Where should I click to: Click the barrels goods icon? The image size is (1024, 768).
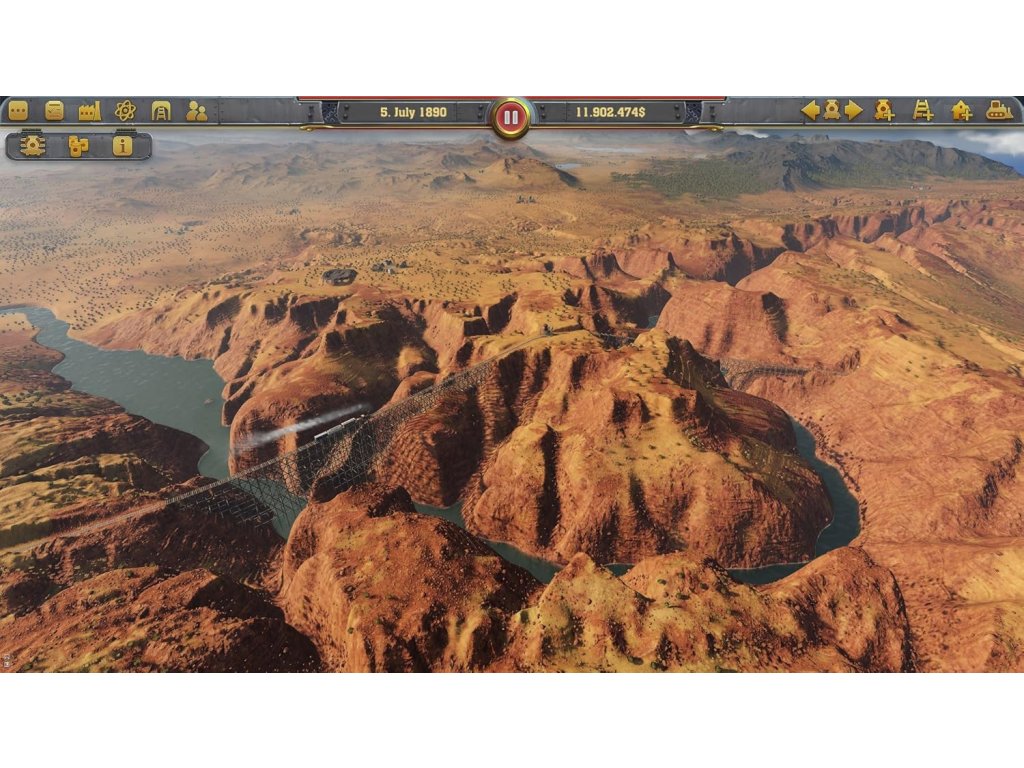click(78, 146)
